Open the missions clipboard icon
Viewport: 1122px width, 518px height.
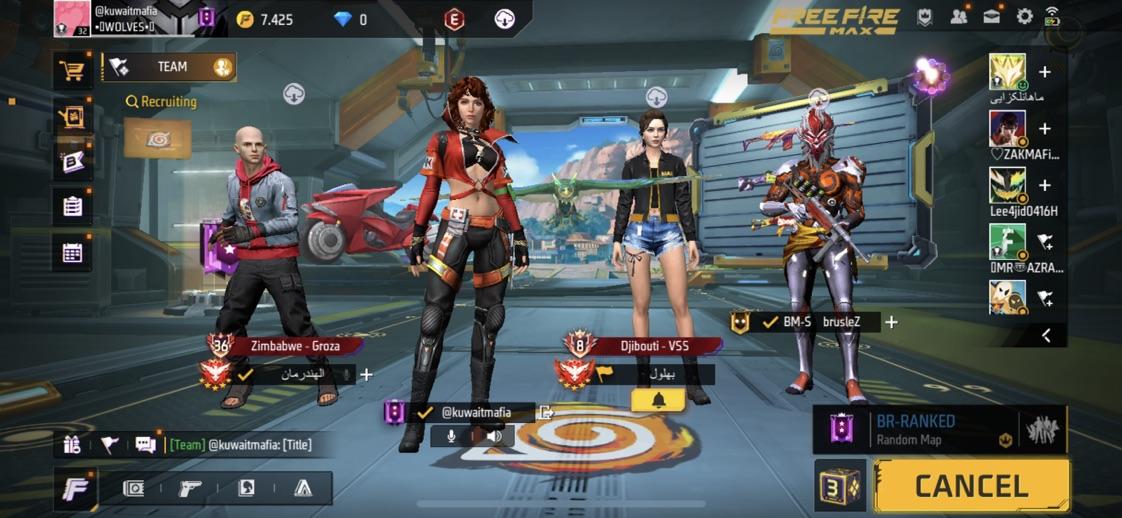point(72,207)
